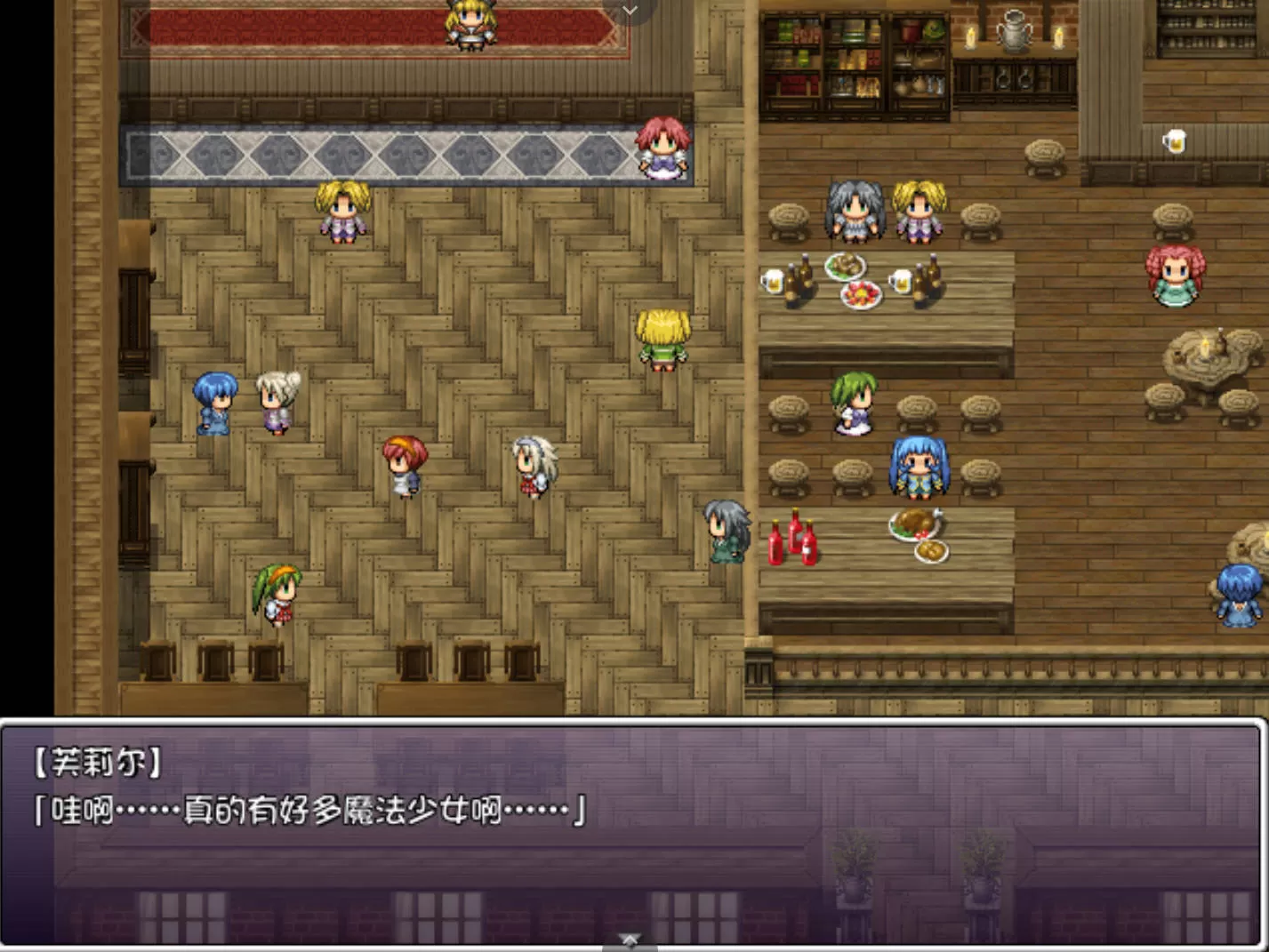Click the down chevron at top of screen
The width and height of the screenshot is (1269, 952).
click(630, 11)
